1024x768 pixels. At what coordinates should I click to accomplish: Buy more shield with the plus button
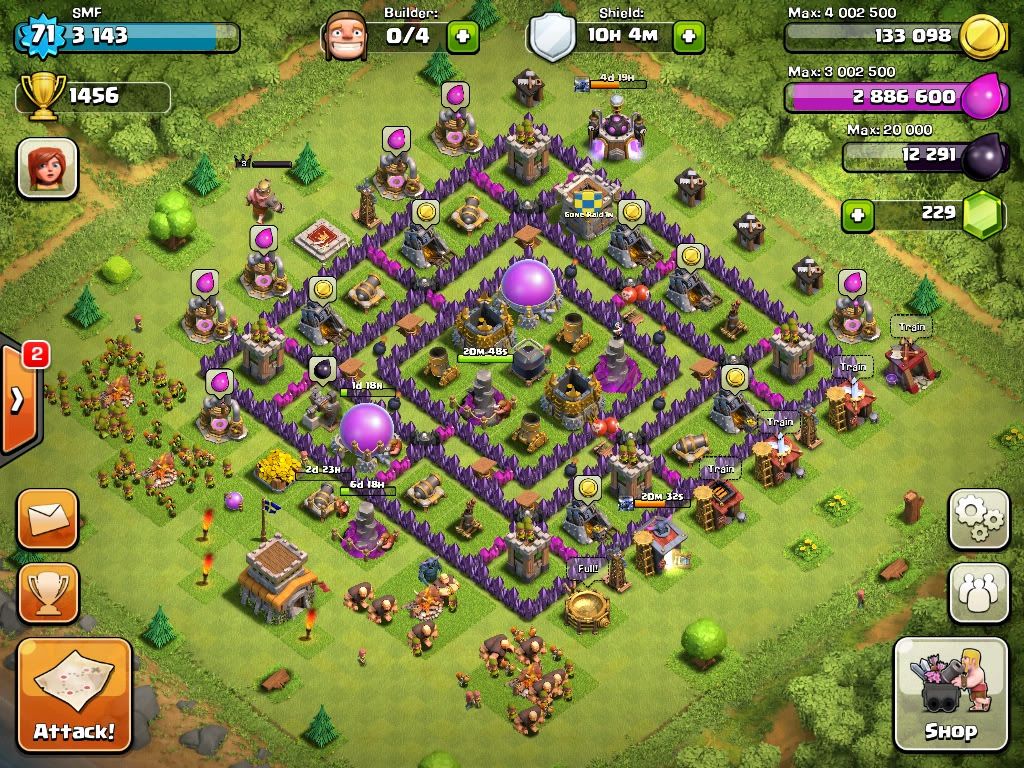[689, 37]
